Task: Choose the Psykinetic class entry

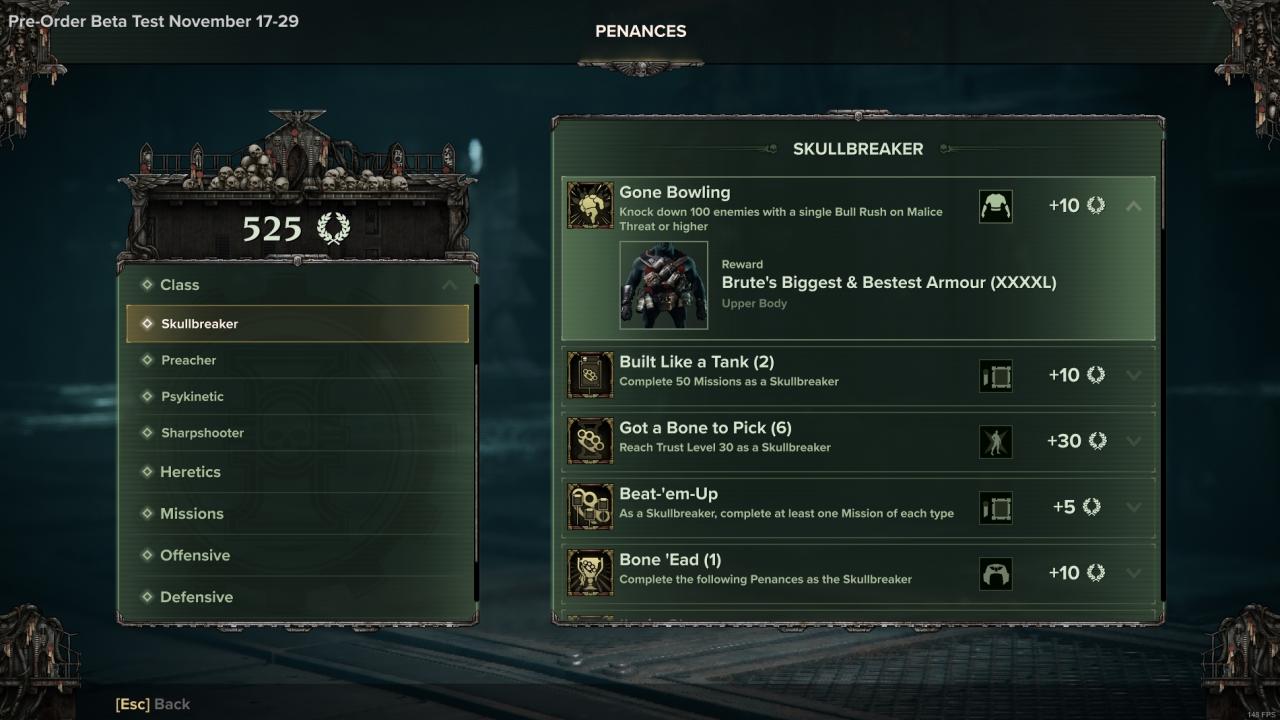Action: click(x=297, y=397)
